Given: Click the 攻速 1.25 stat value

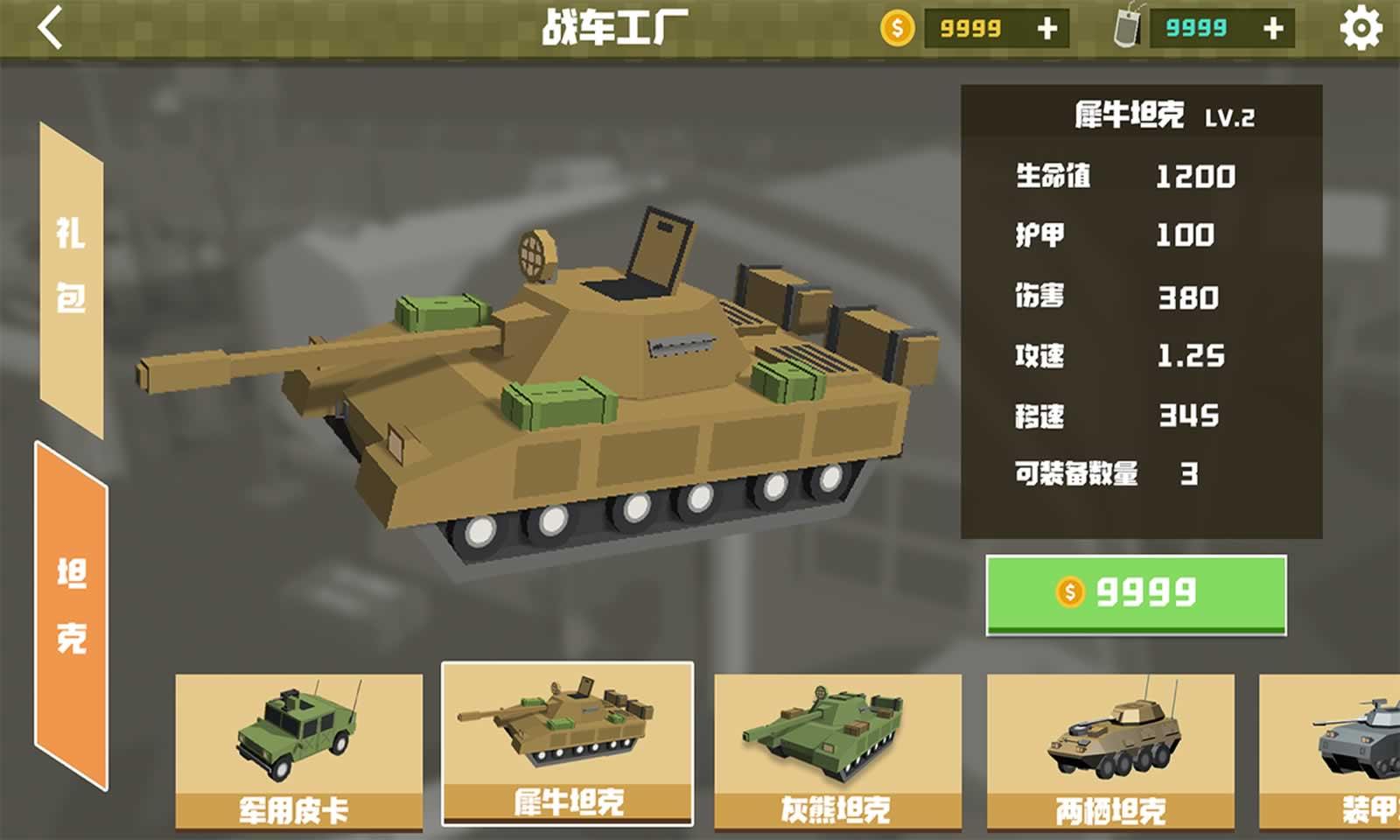Looking at the screenshot, I should tap(1190, 354).
